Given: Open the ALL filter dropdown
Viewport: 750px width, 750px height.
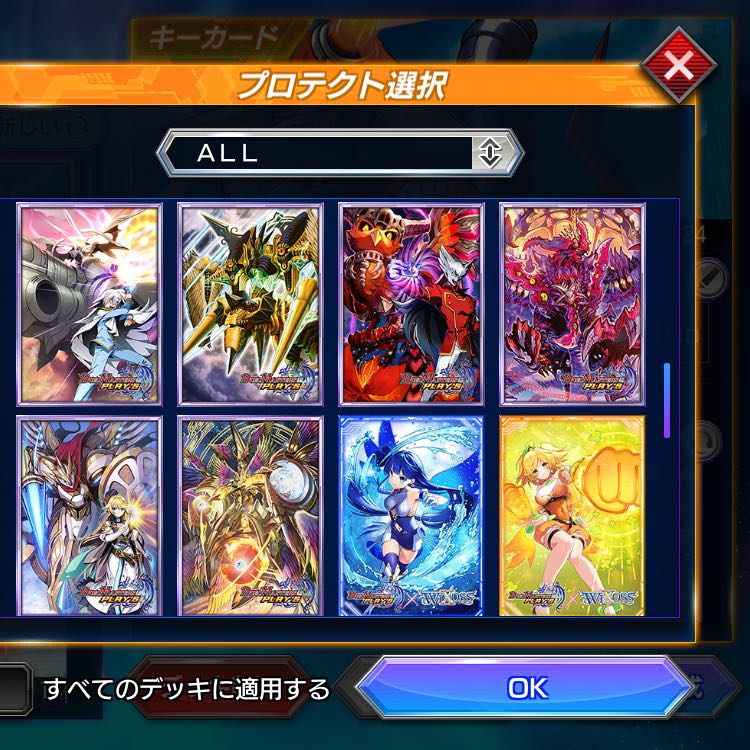Looking at the screenshot, I should point(342,153).
